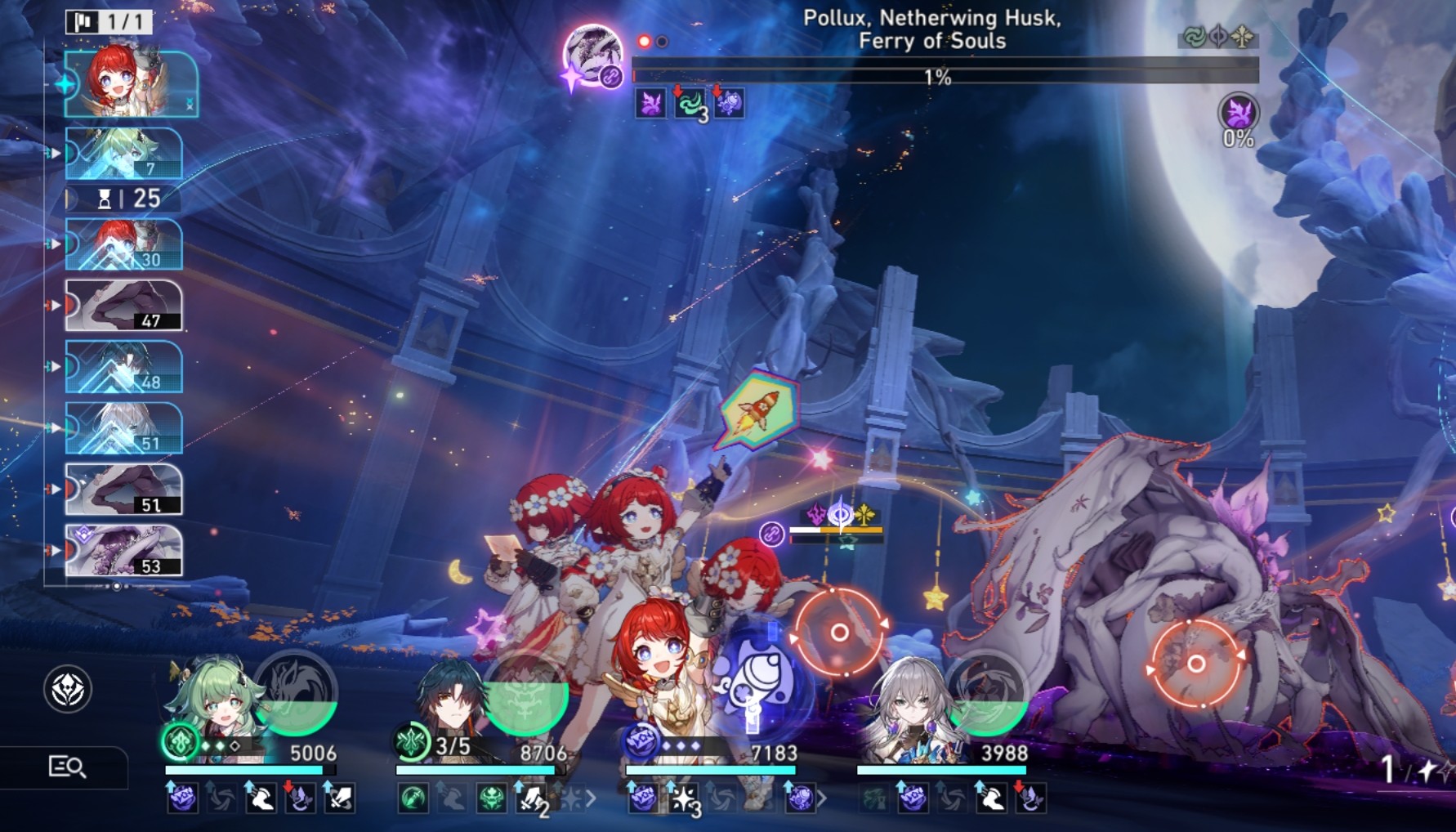Inspect the purple winged debuff beside the boss bar
Screen dimensions: 1456x832
(x=650, y=105)
